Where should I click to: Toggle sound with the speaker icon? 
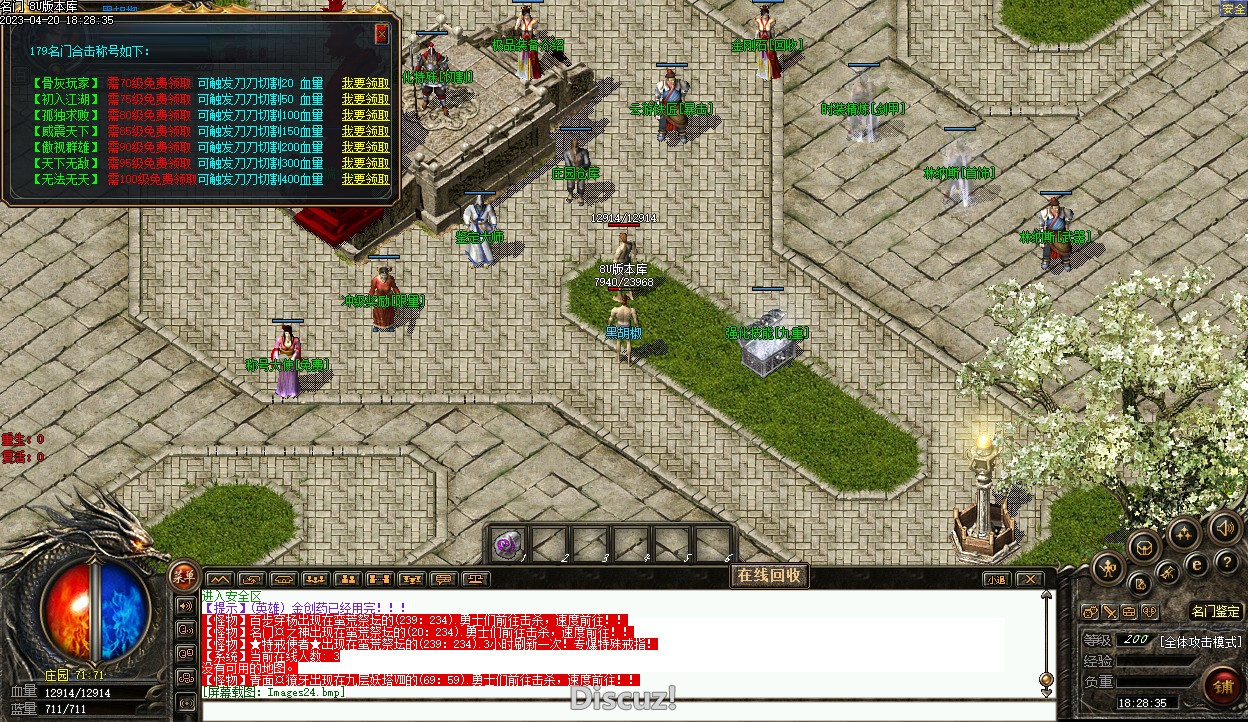[1224, 526]
